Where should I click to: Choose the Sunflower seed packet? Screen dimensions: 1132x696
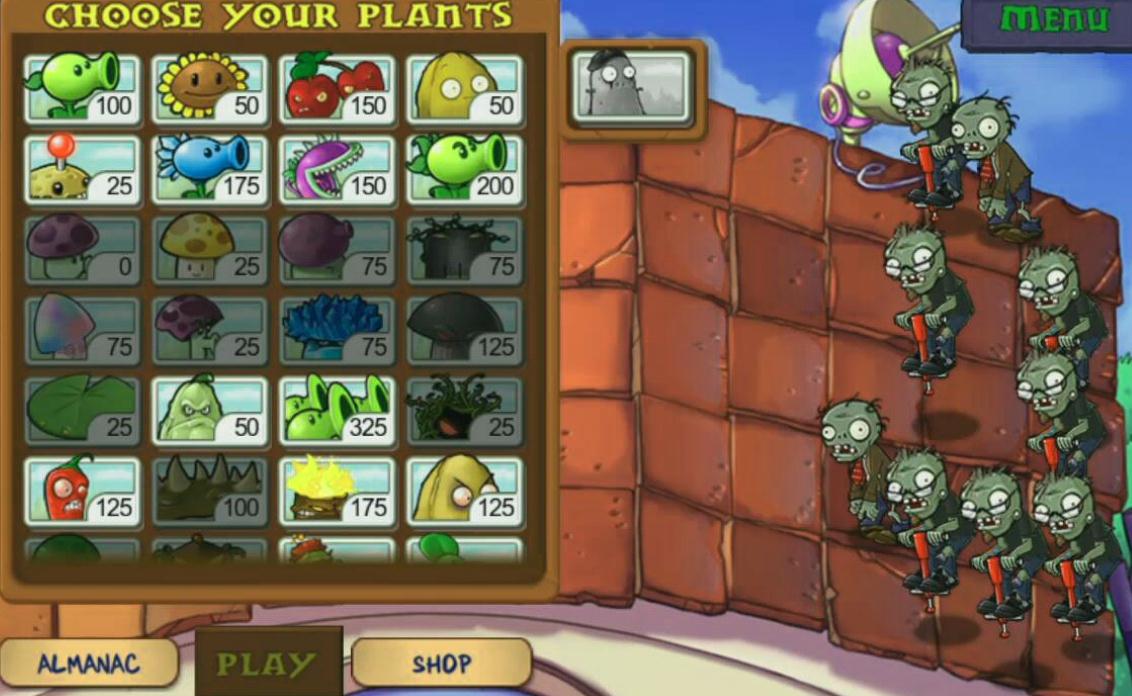(x=210, y=89)
